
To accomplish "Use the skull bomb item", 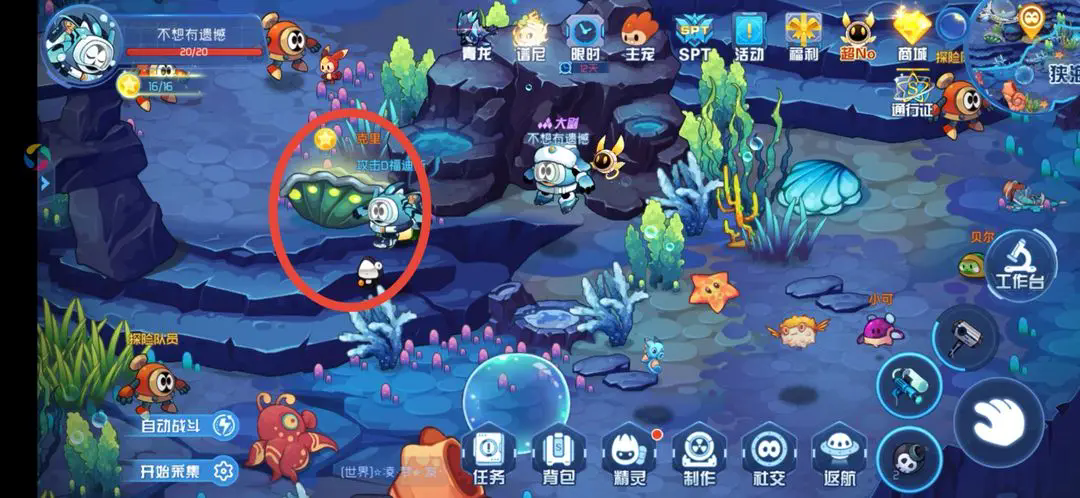I will [x=908, y=459].
